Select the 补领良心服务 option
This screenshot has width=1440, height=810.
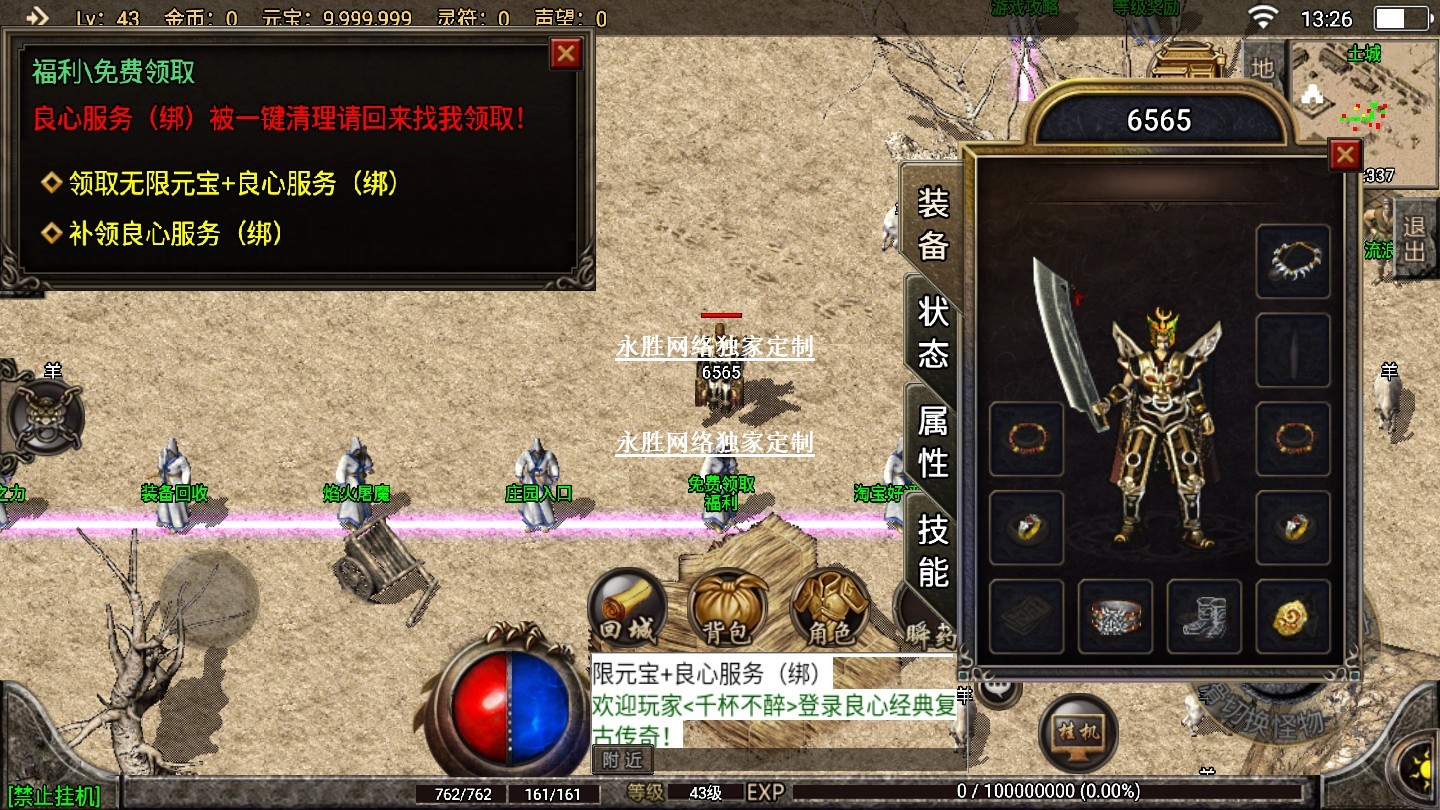176,234
